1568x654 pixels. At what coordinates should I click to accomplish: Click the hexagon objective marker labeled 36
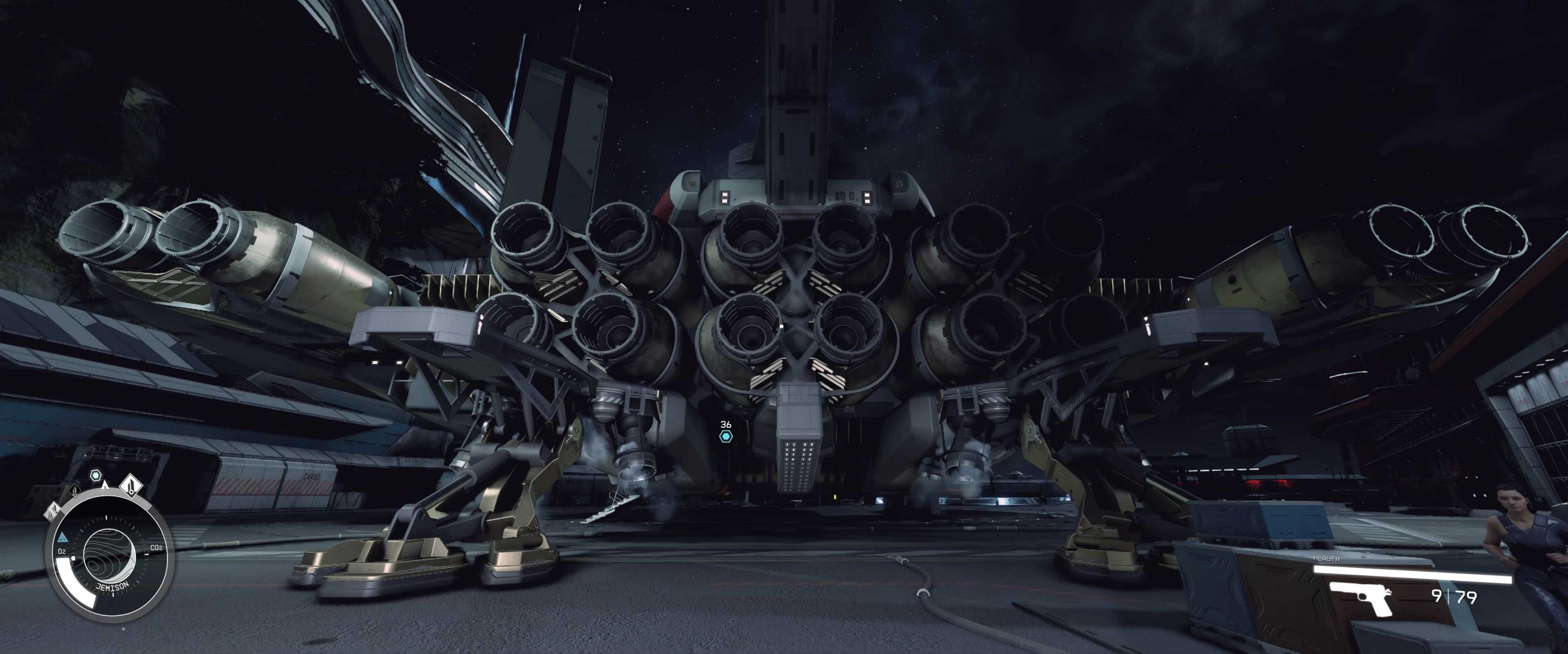click(x=725, y=436)
